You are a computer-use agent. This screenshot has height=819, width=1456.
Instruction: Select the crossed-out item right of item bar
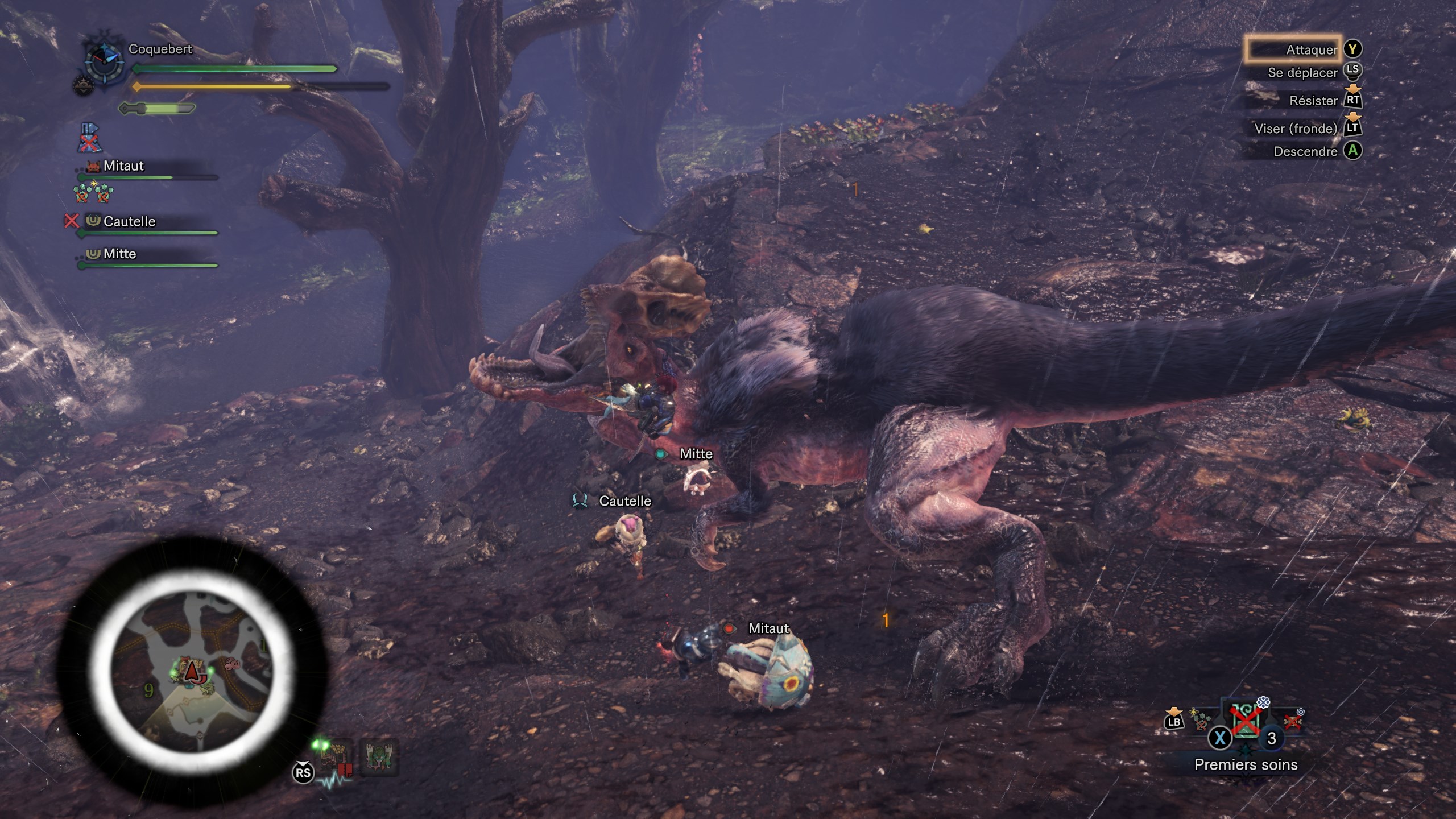[x=1293, y=721]
